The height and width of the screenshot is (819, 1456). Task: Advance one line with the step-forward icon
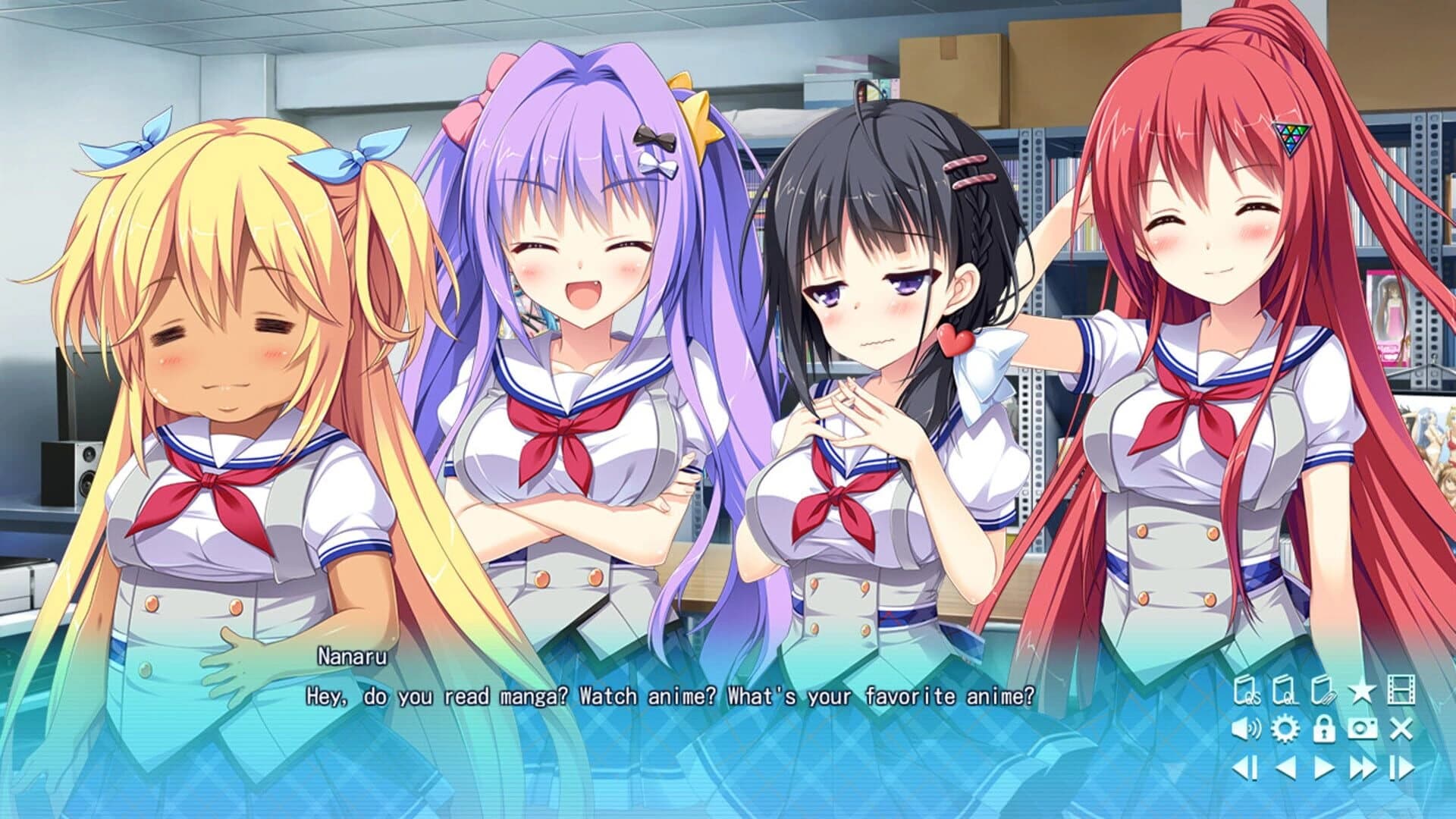[x=1402, y=767]
